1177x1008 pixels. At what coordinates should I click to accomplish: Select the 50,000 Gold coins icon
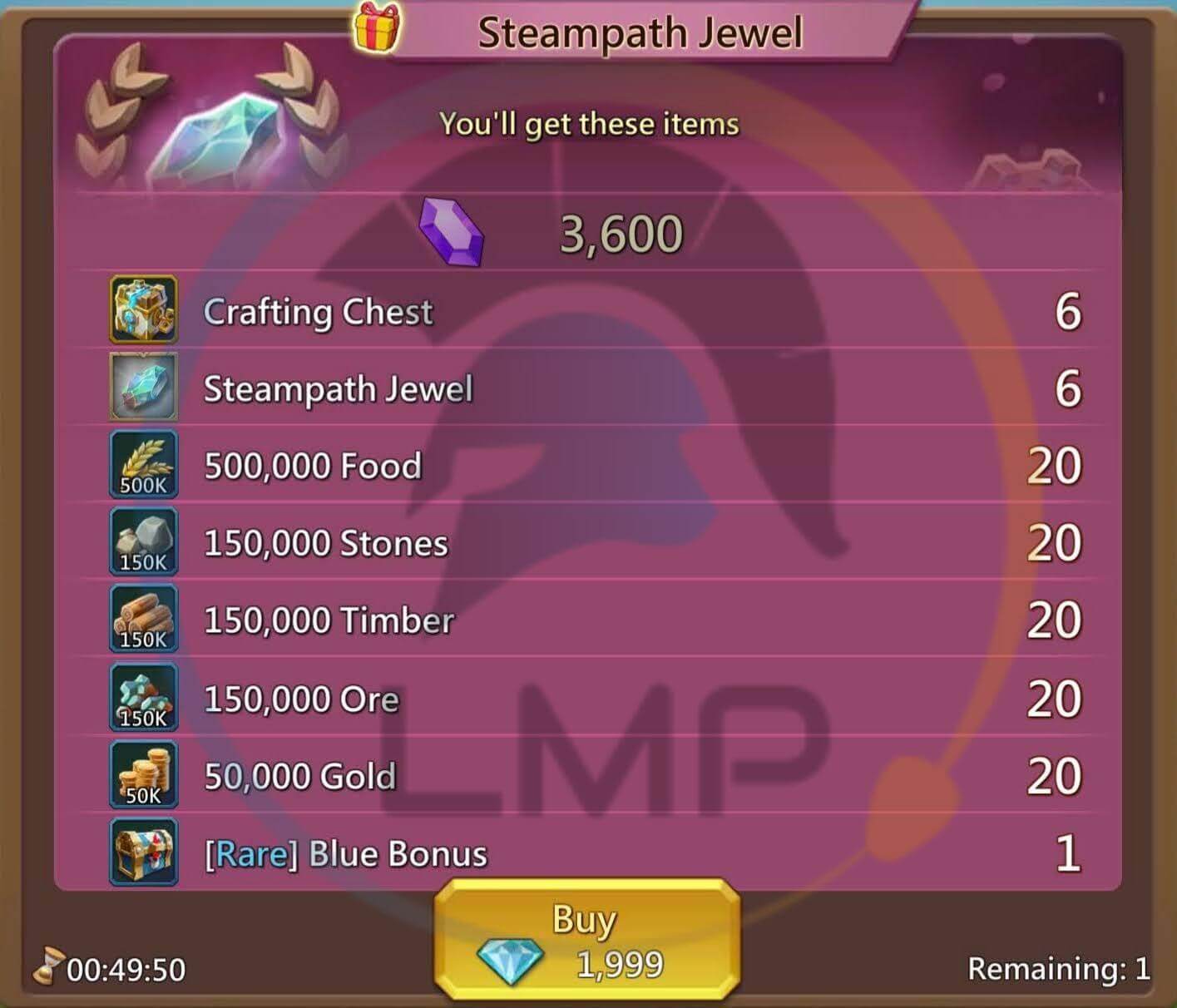[142, 774]
